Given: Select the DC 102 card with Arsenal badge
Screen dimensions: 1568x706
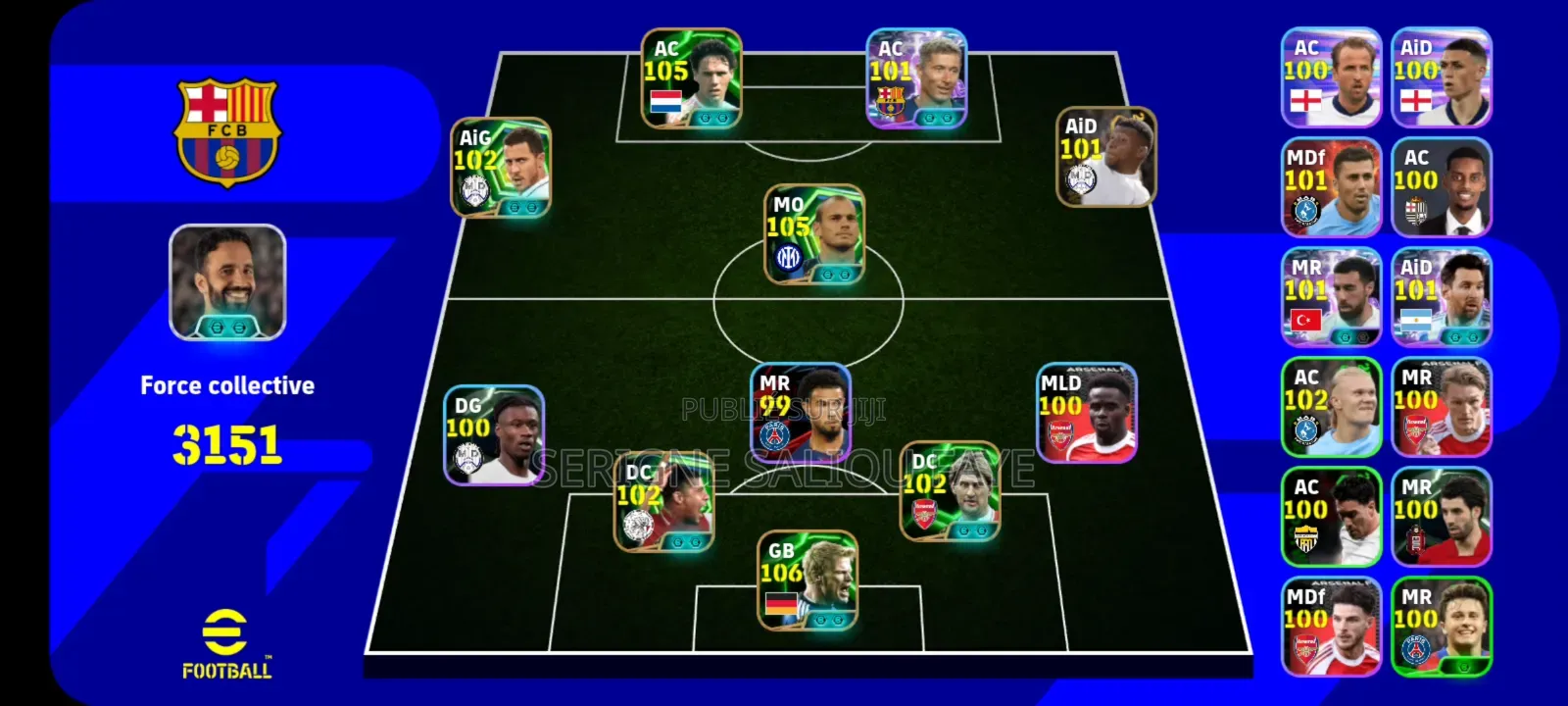Looking at the screenshot, I should [x=951, y=491].
